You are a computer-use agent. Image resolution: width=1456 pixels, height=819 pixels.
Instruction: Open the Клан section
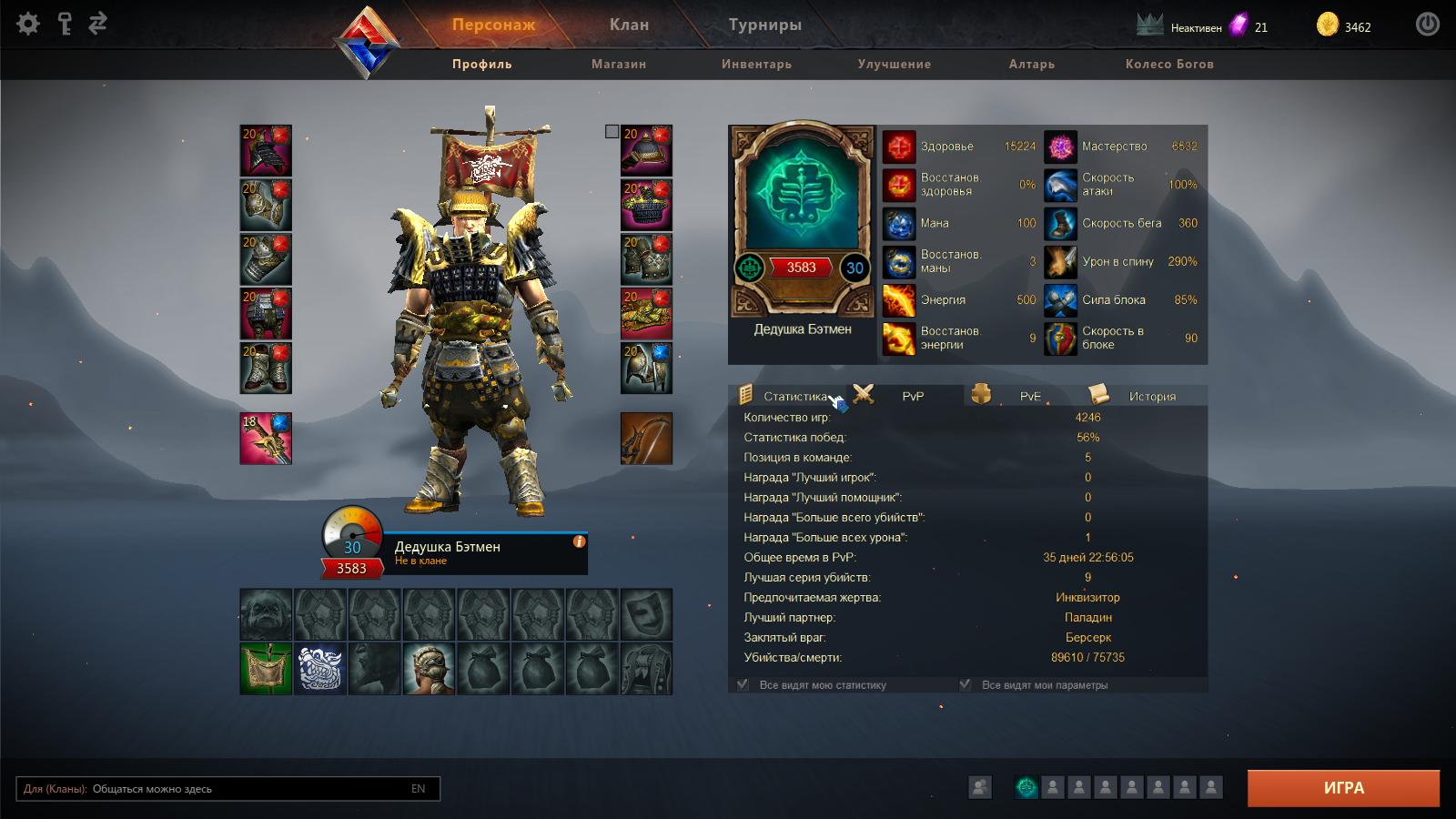[629, 25]
